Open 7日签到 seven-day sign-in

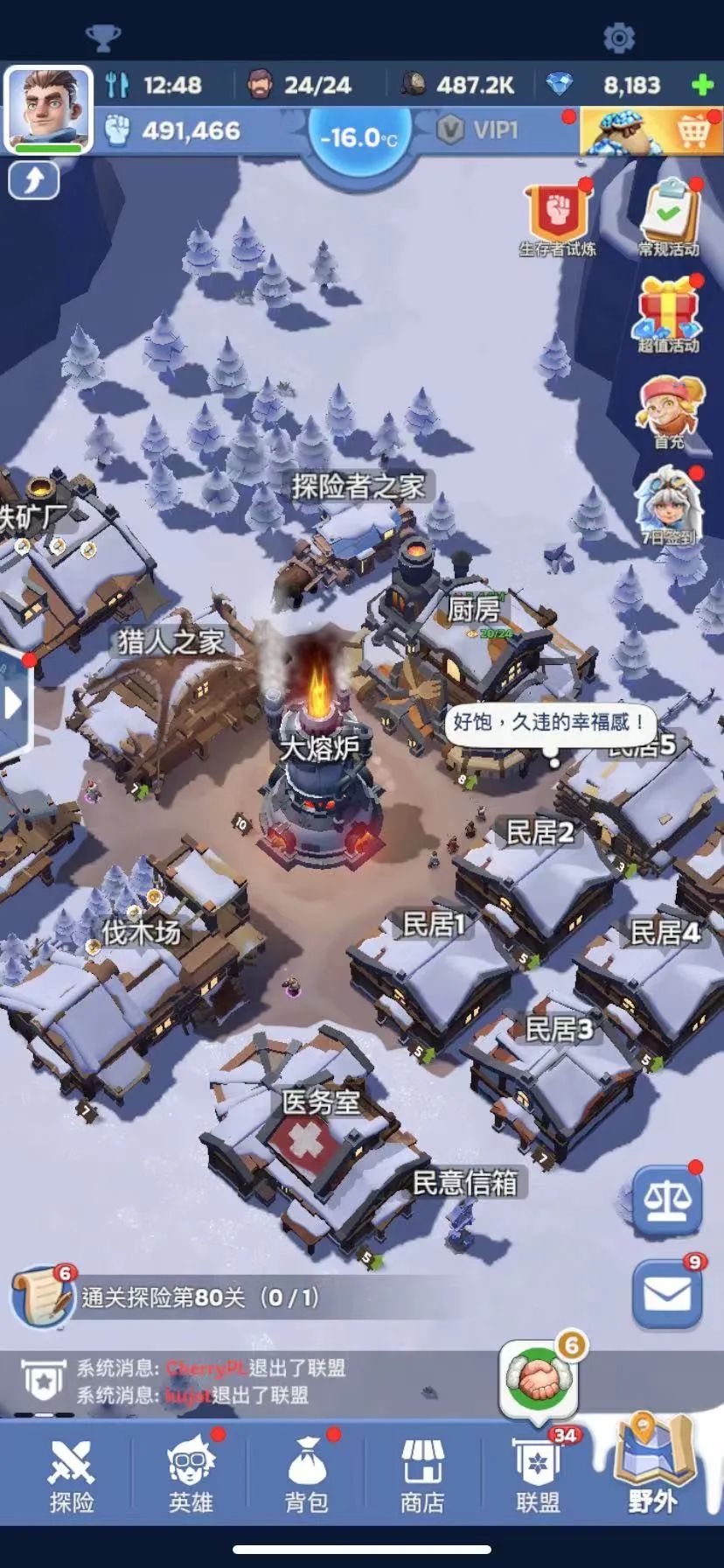pyautogui.click(x=669, y=507)
